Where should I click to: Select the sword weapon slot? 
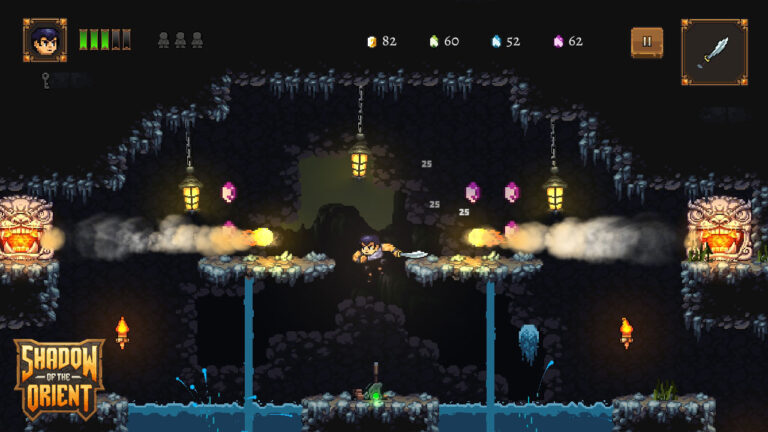click(x=714, y=51)
